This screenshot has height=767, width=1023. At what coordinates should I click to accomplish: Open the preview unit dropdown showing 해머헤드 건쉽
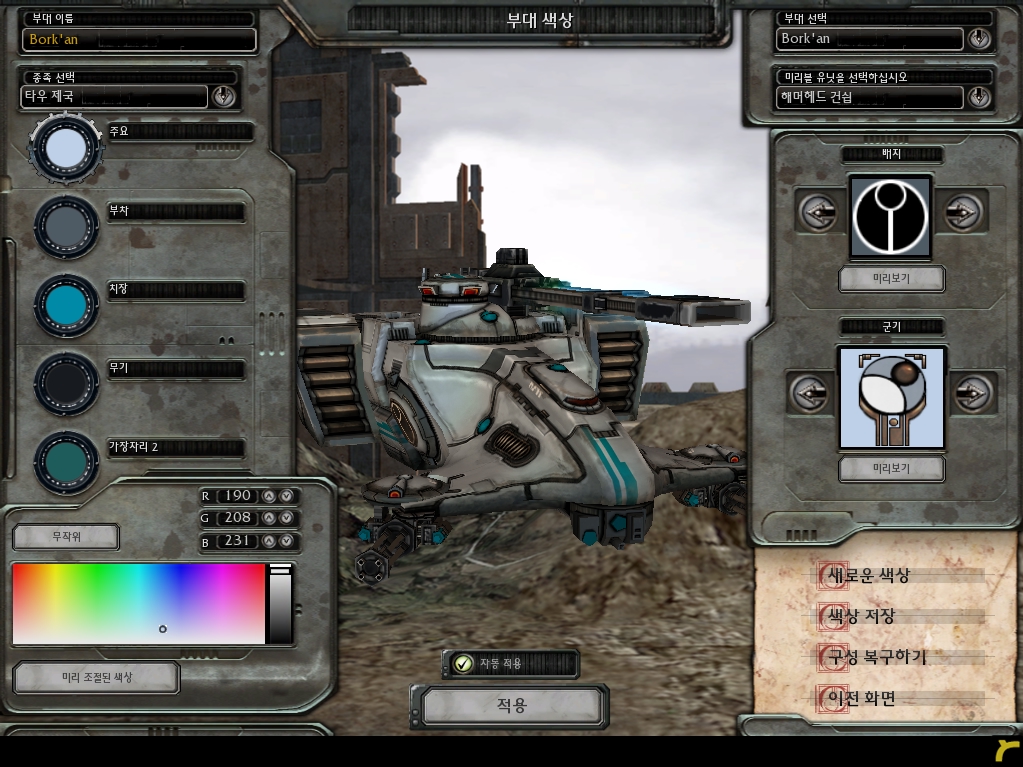click(x=979, y=97)
